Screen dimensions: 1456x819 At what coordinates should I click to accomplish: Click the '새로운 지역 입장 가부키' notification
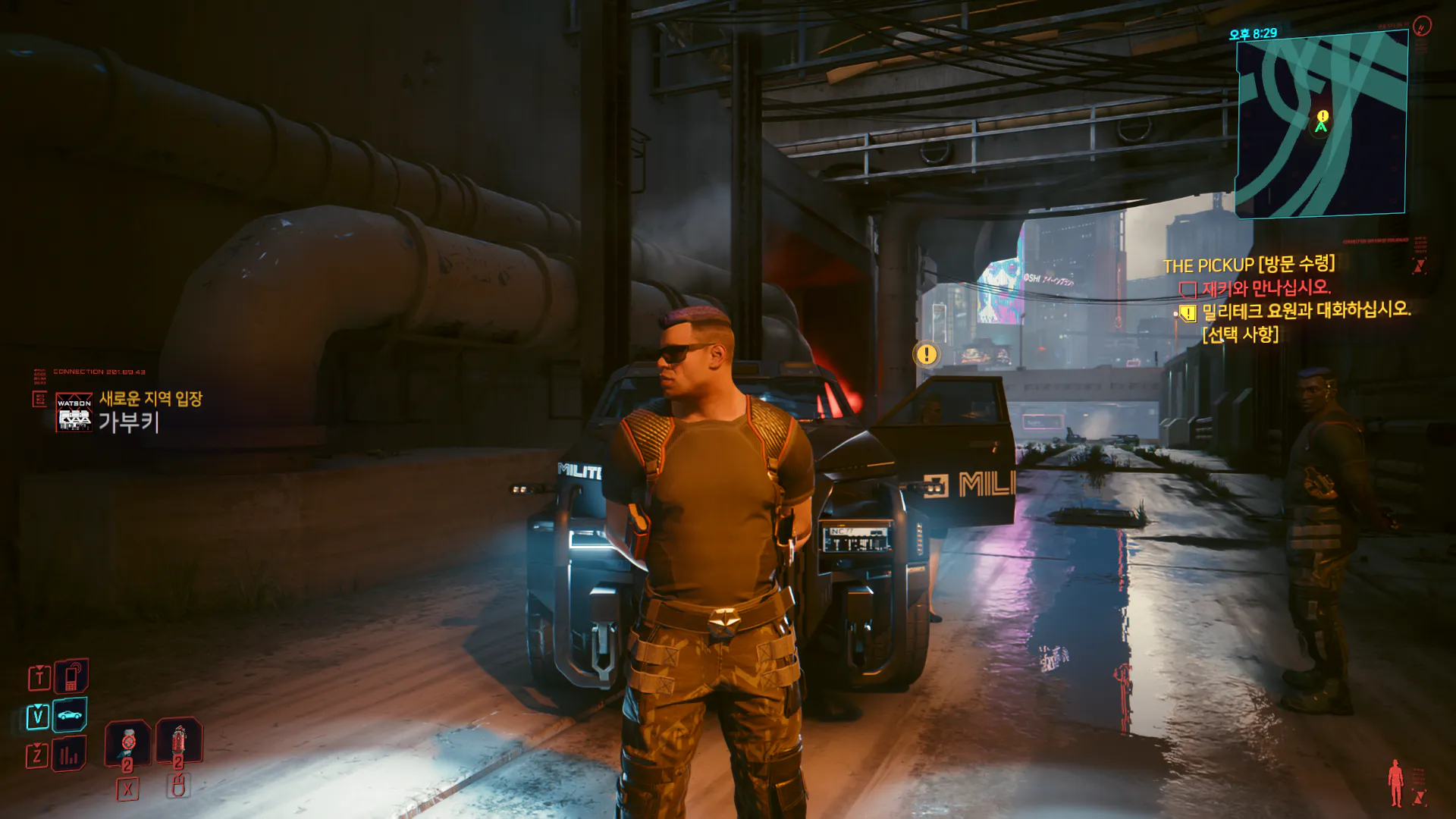pos(129,411)
